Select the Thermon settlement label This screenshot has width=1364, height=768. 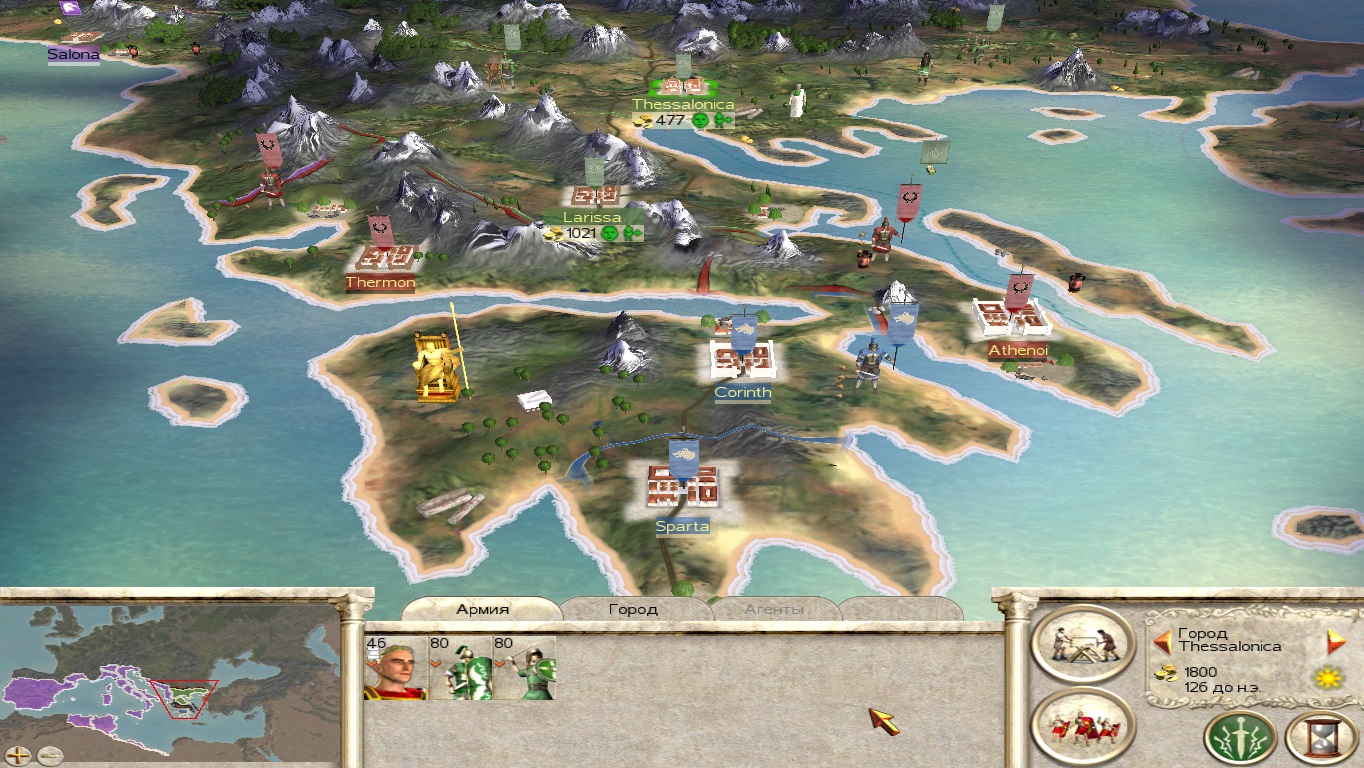(x=380, y=283)
